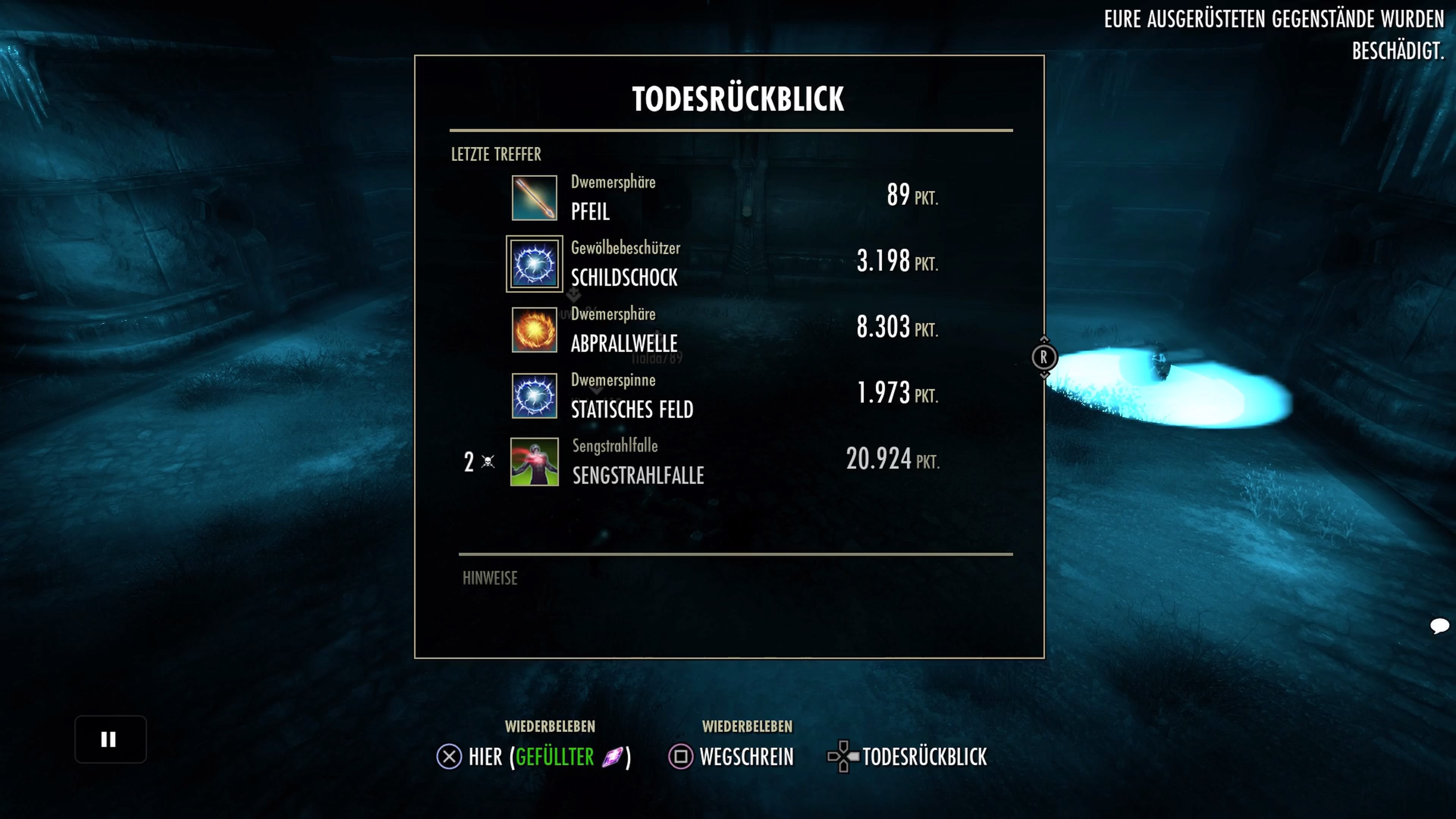
Task: Open the chat bubble icon
Action: pyautogui.click(x=1439, y=626)
